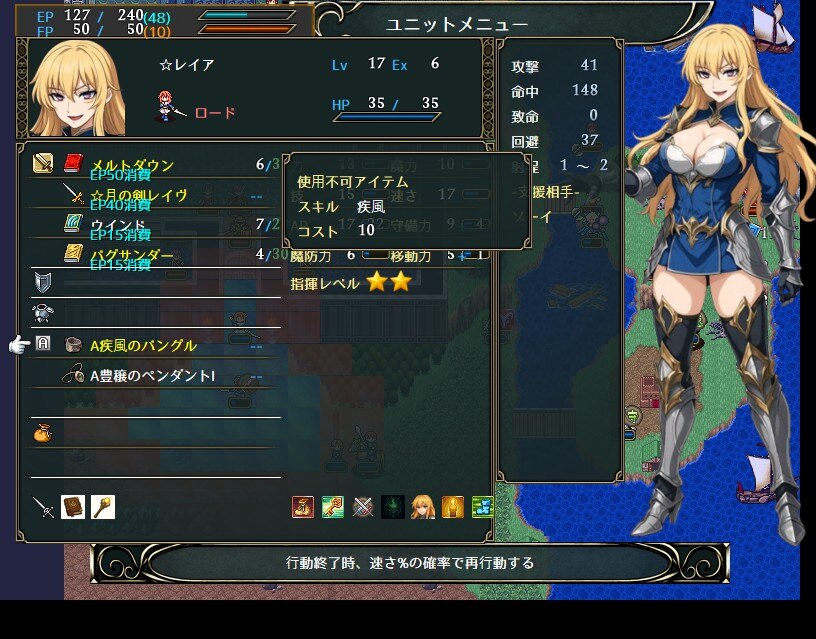This screenshot has height=639, width=816.
Task: Click the sword weapon-type icon
Action: (x=43, y=507)
